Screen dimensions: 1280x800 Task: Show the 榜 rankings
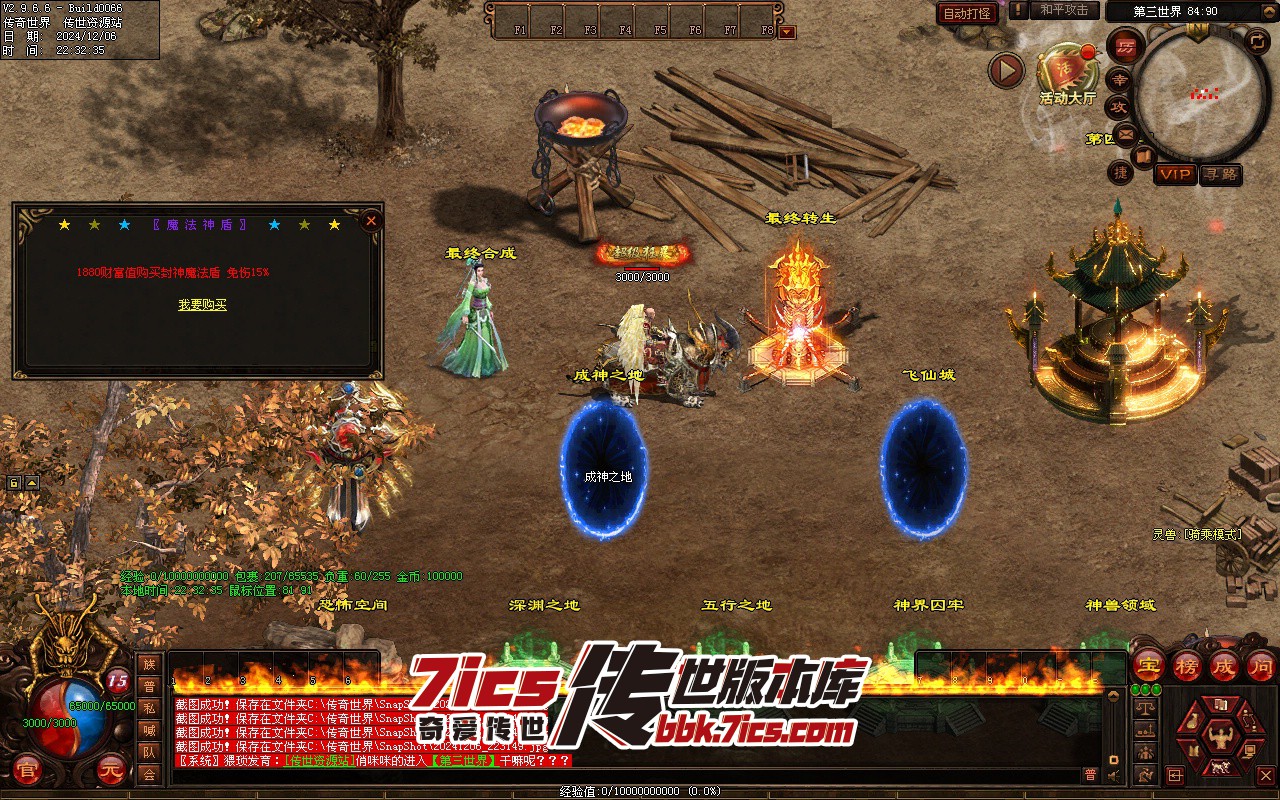[1186, 665]
